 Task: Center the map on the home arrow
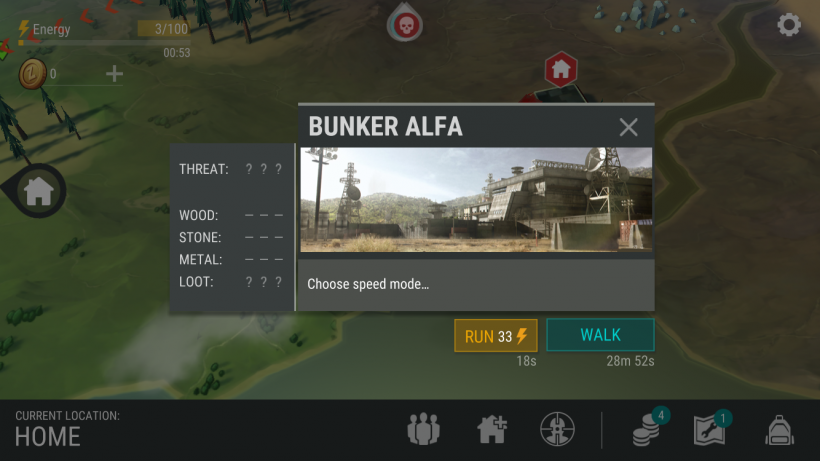38,190
